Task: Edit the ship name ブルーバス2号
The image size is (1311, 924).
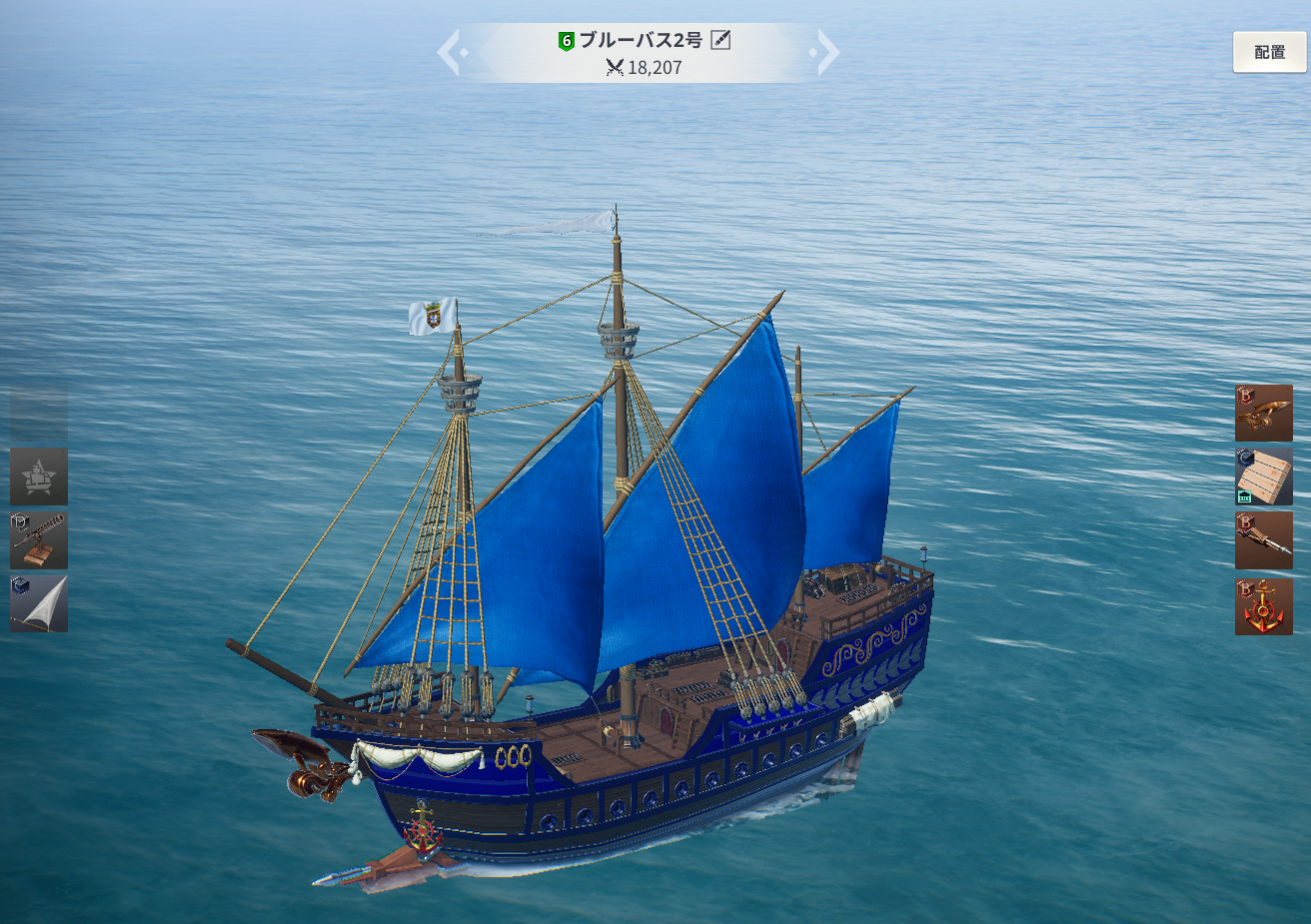Action: tap(720, 40)
